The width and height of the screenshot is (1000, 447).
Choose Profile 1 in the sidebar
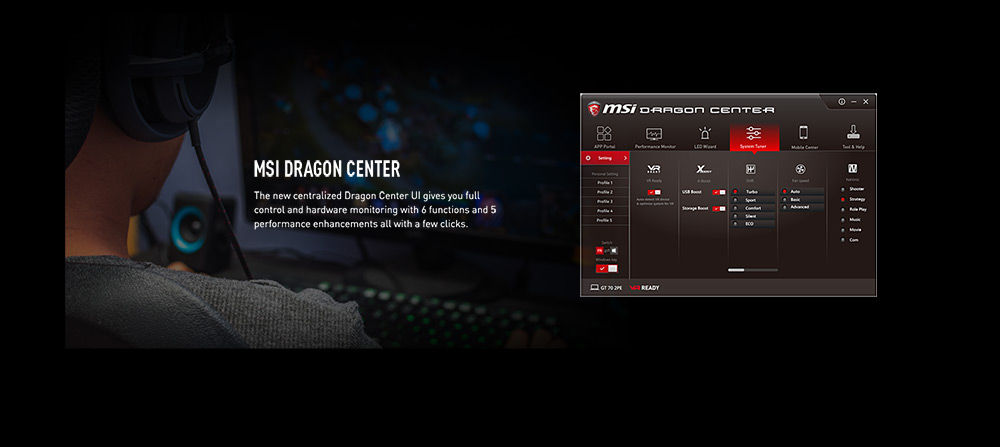coord(604,183)
